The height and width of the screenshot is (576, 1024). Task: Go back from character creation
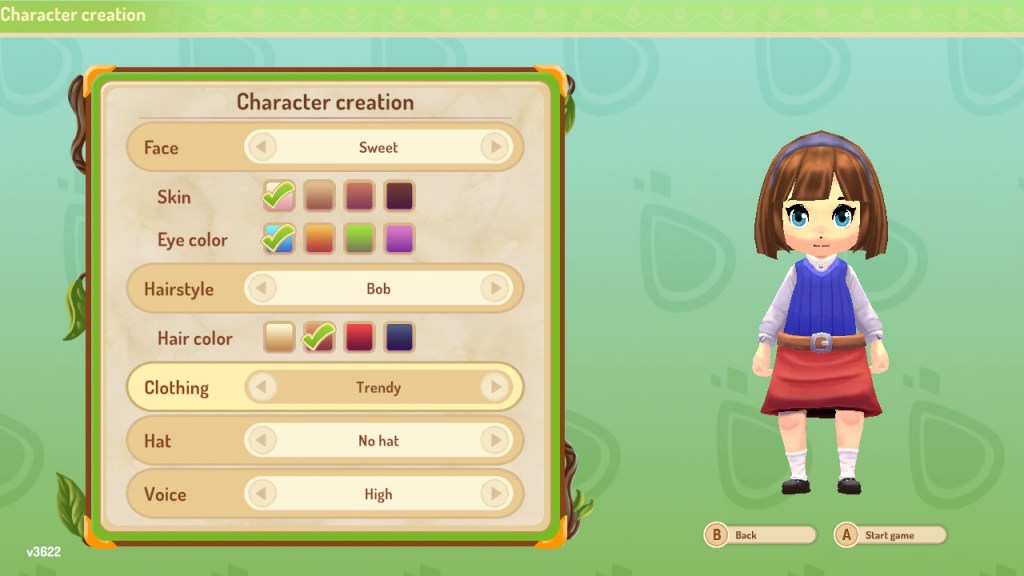coord(760,535)
